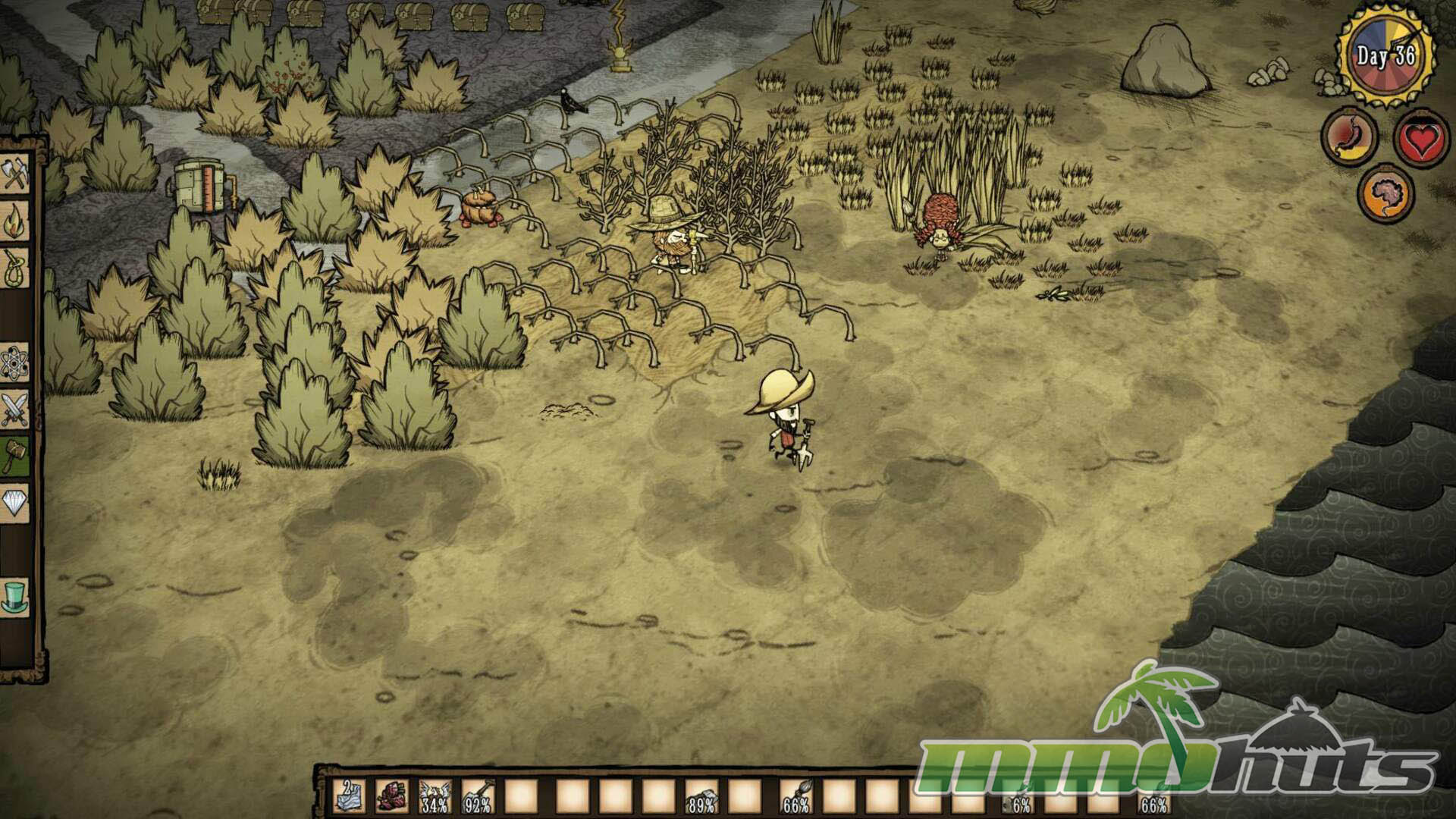1456x819 pixels.
Task: Choose the shovel at 92% durability
Action: coord(478,796)
